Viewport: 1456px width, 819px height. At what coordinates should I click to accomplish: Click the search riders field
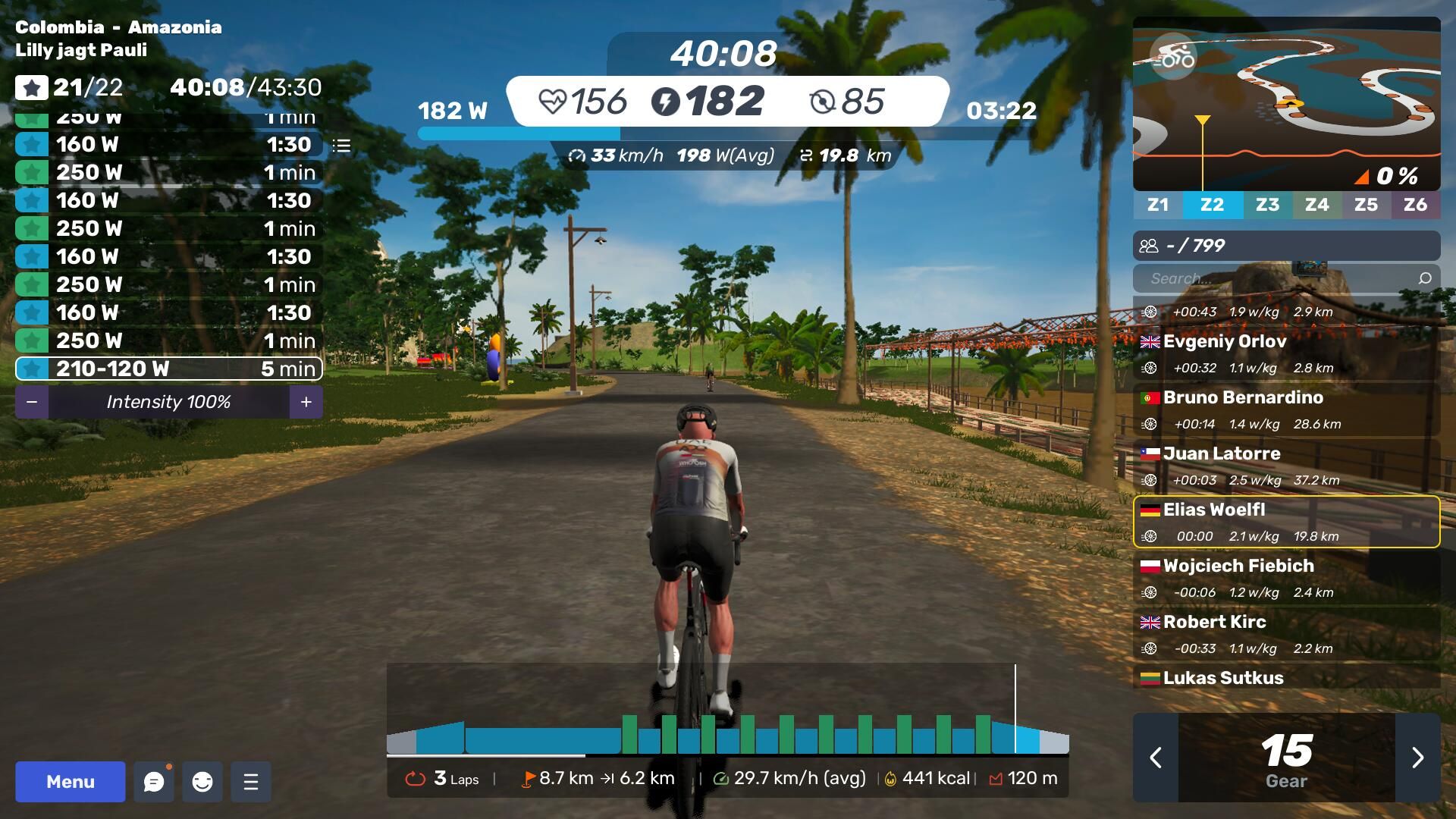pyautogui.click(x=1282, y=278)
